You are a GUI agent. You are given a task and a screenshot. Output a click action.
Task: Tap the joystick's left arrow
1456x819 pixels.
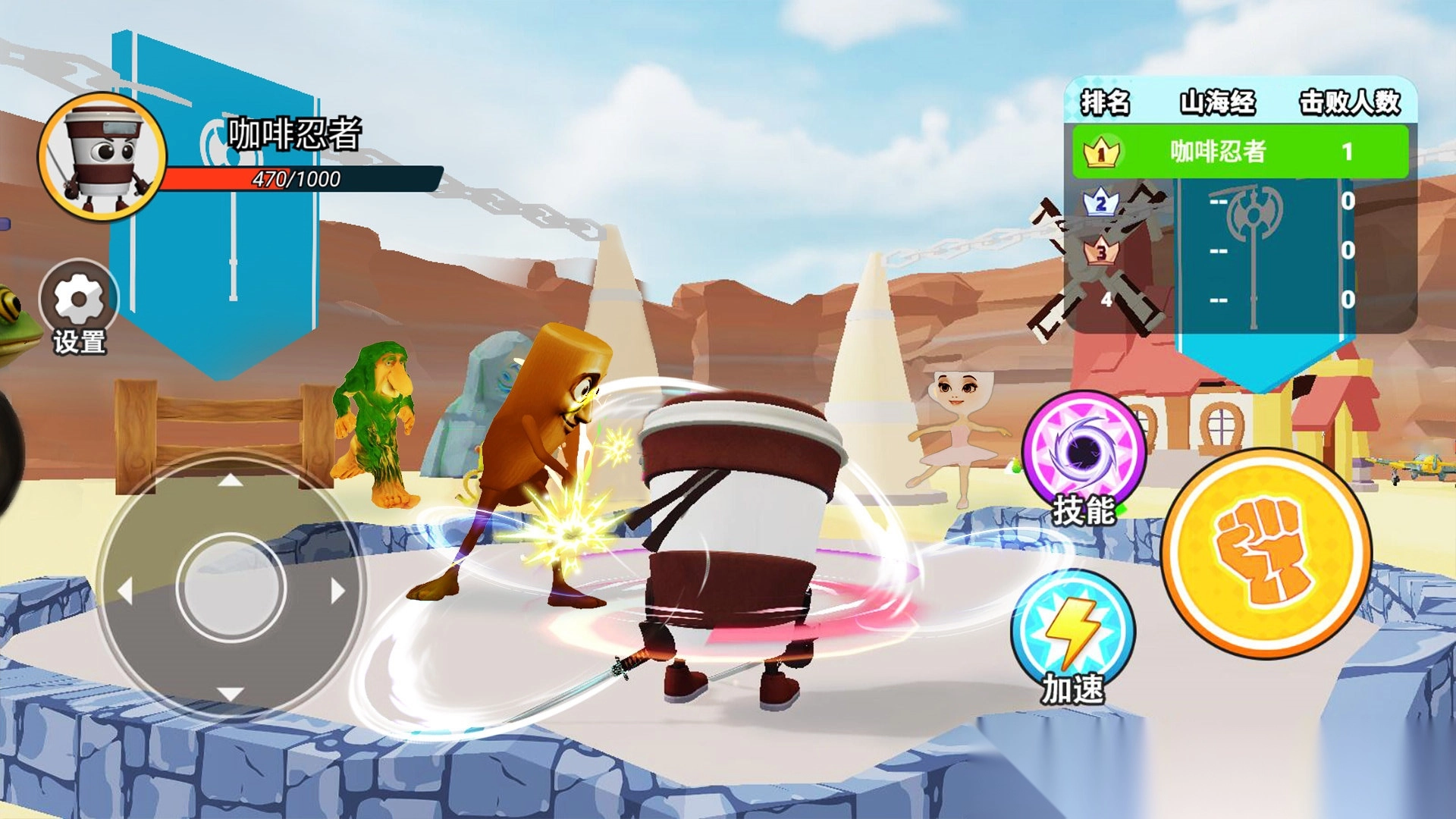[126, 590]
